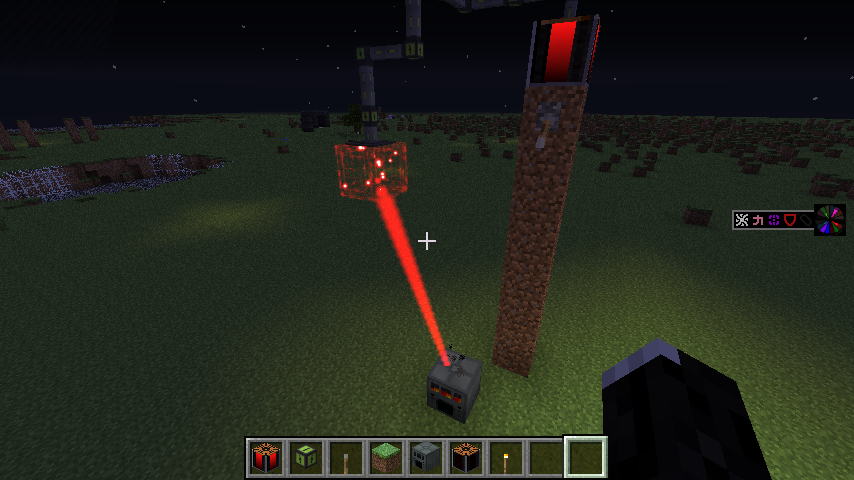The width and height of the screenshot is (854, 480).
Task: Pick the gray furnace hotbar slot
Action: [x=426, y=457]
